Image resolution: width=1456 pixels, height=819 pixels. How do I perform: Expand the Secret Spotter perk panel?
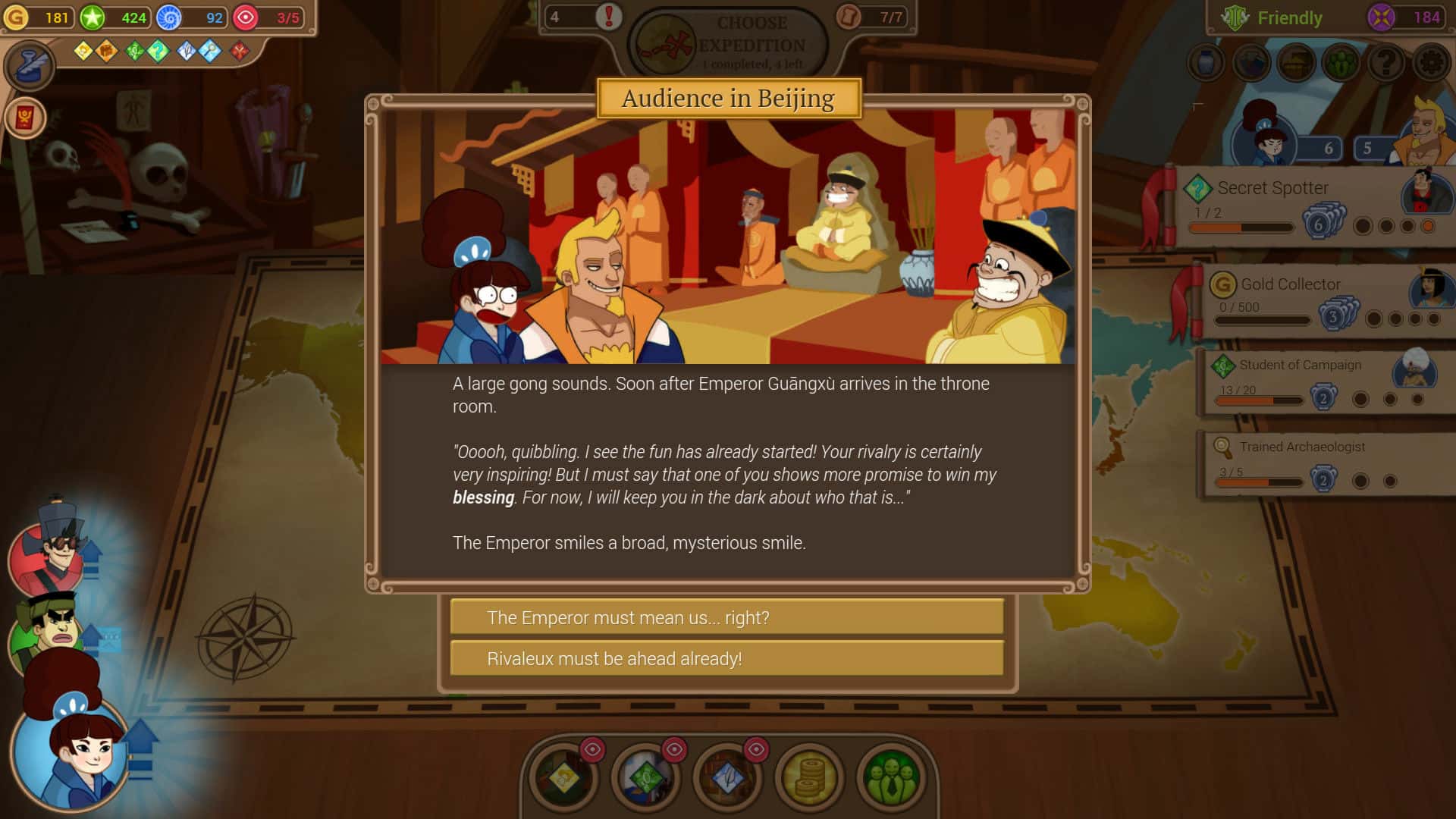pyautogui.click(x=1271, y=188)
